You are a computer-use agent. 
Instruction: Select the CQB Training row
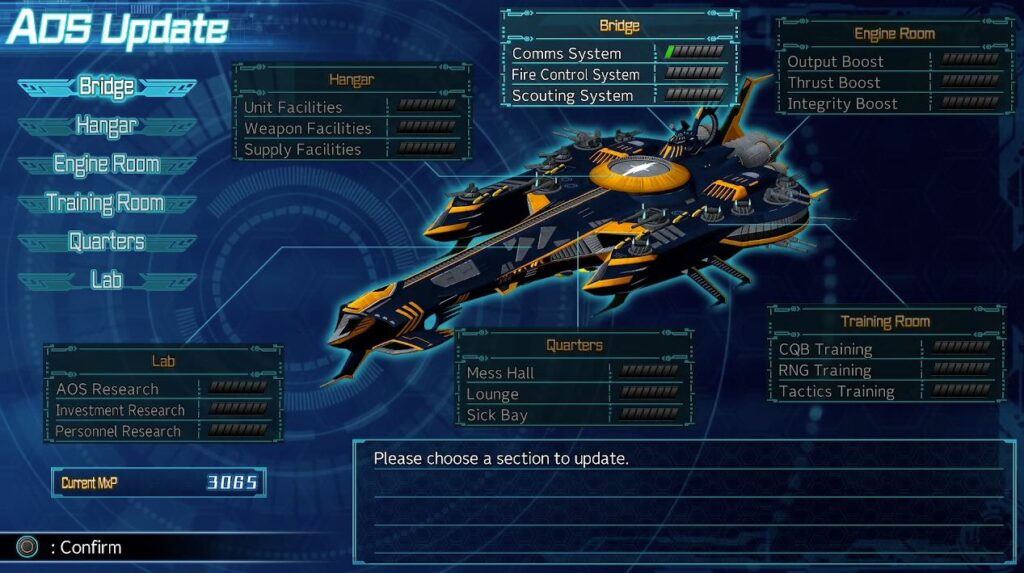884,349
